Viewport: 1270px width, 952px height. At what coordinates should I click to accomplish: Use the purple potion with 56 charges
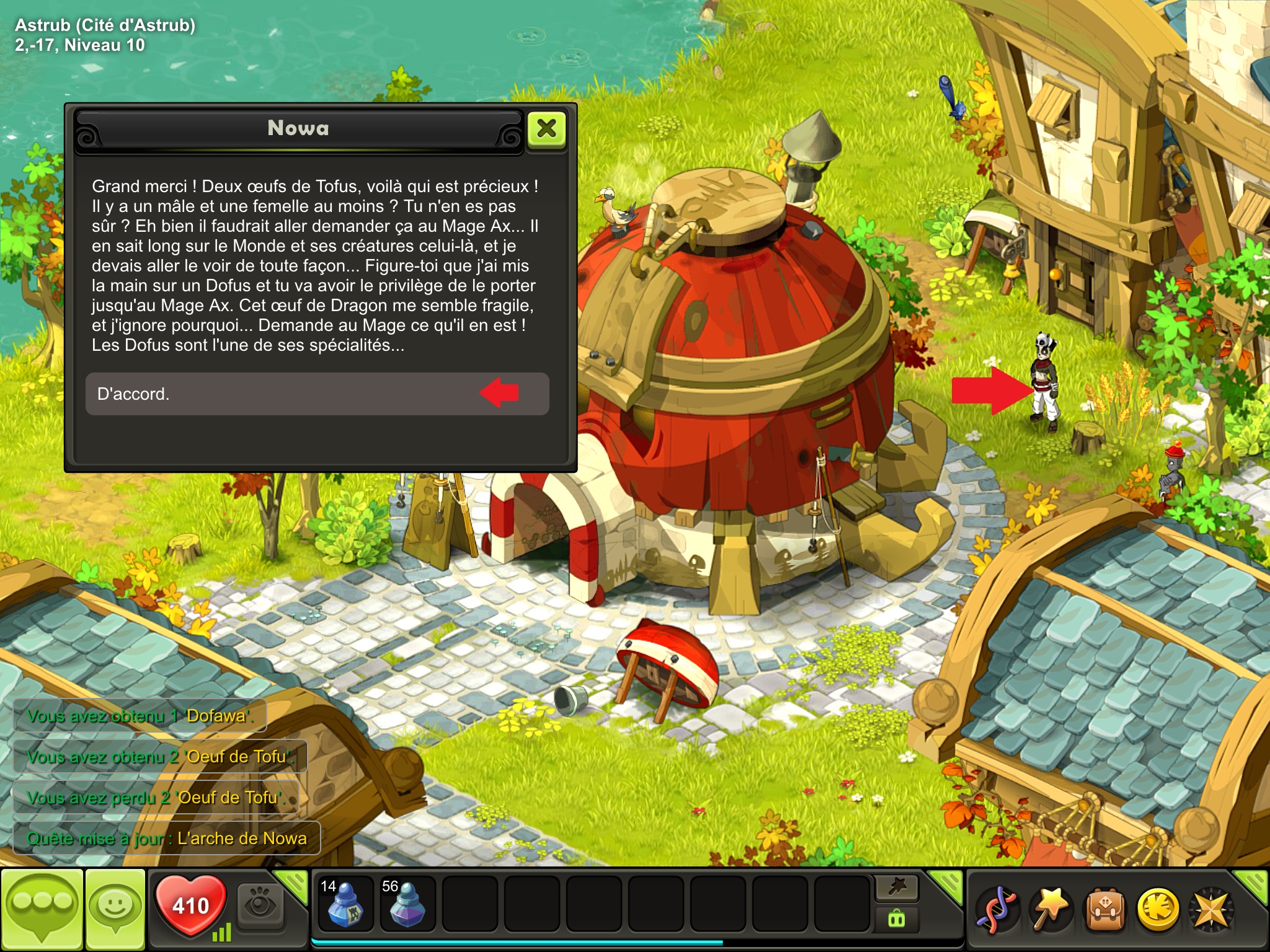coord(407,904)
